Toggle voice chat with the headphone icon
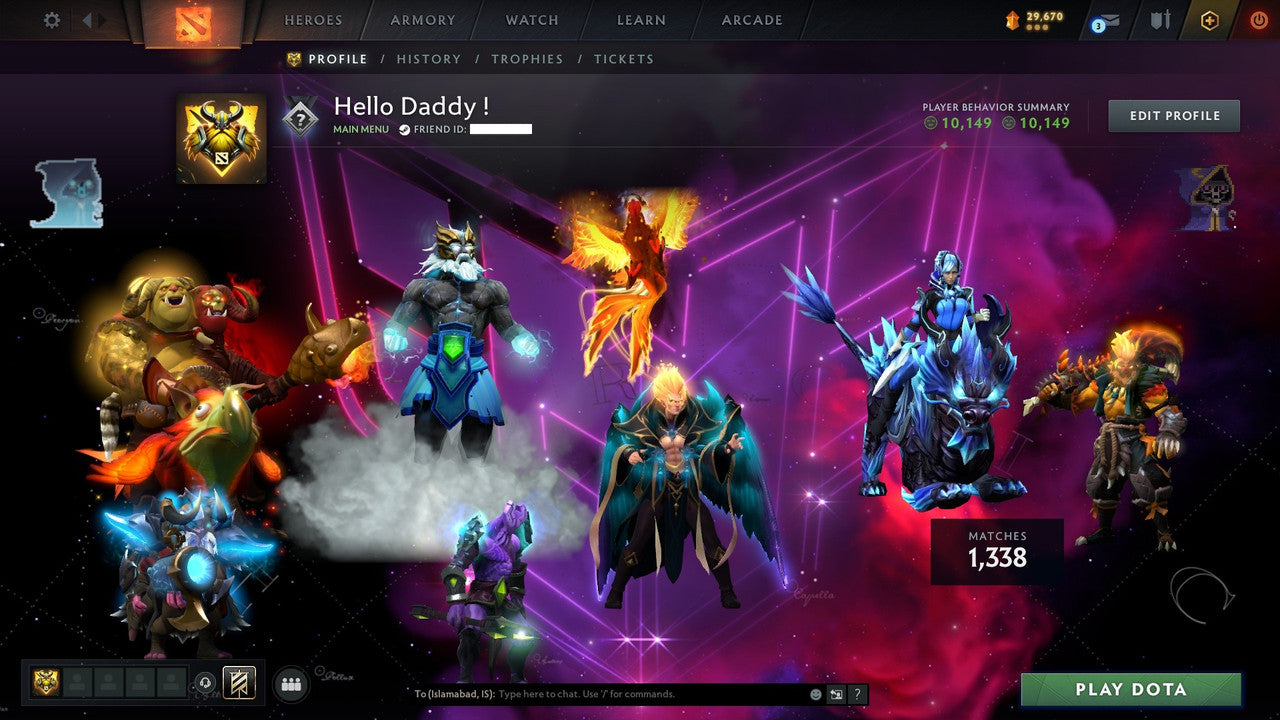 (x=205, y=682)
